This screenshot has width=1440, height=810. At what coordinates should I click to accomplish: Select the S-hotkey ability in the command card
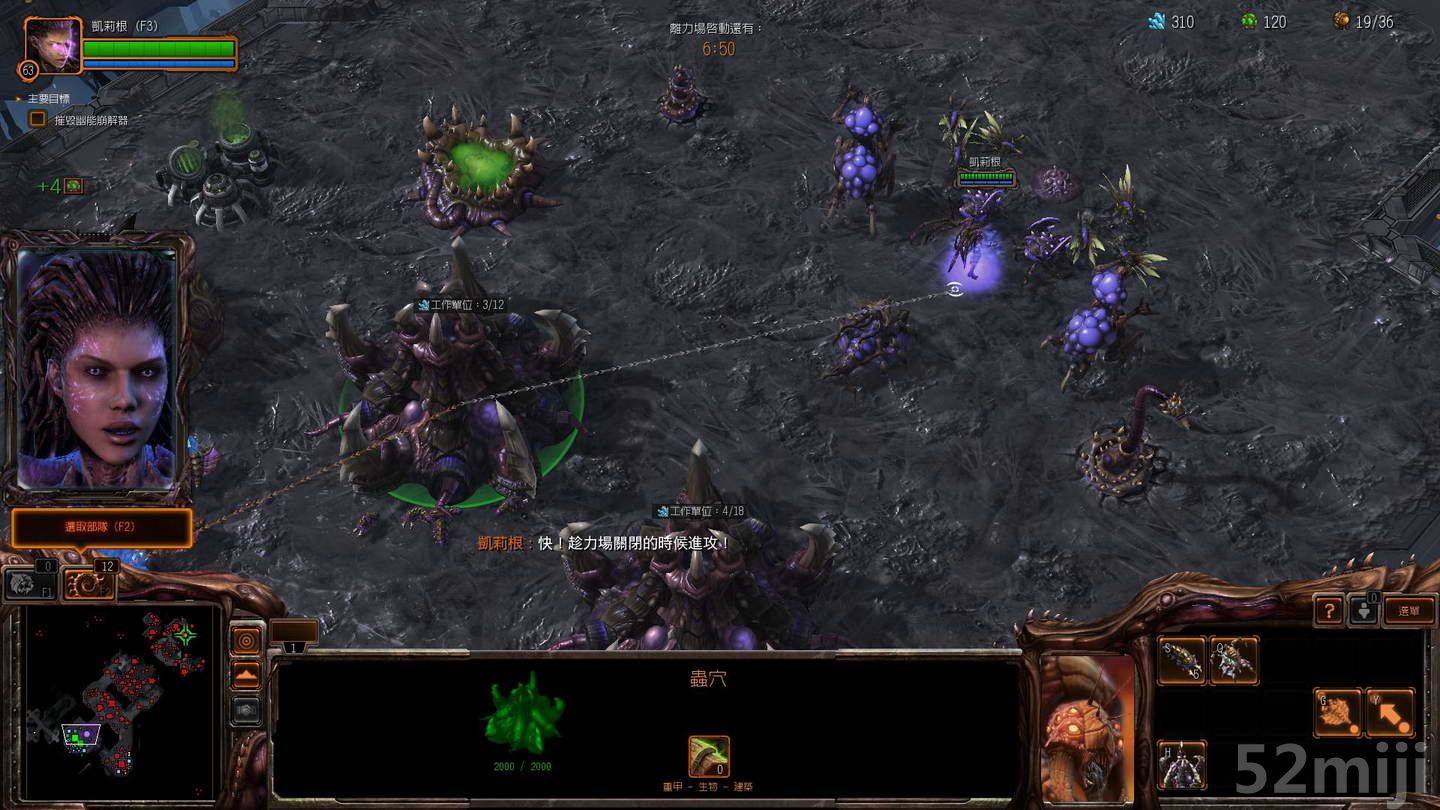pyautogui.click(x=1181, y=659)
